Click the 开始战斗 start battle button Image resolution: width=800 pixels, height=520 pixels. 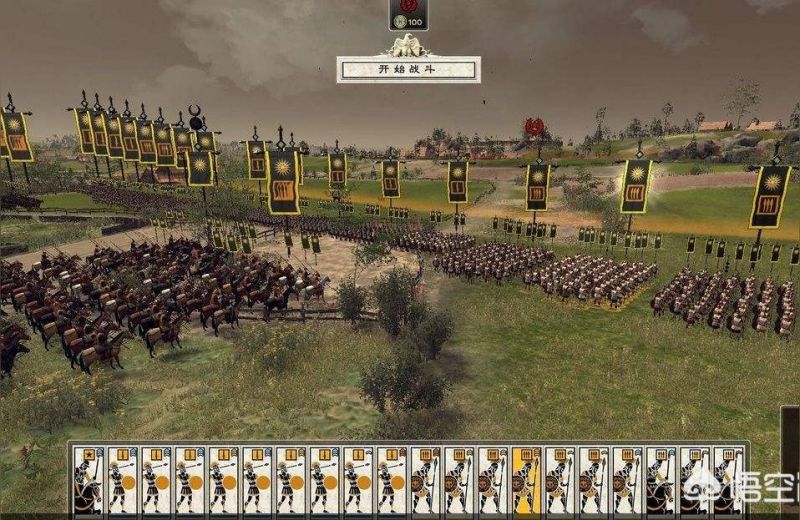click(x=408, y=70)
